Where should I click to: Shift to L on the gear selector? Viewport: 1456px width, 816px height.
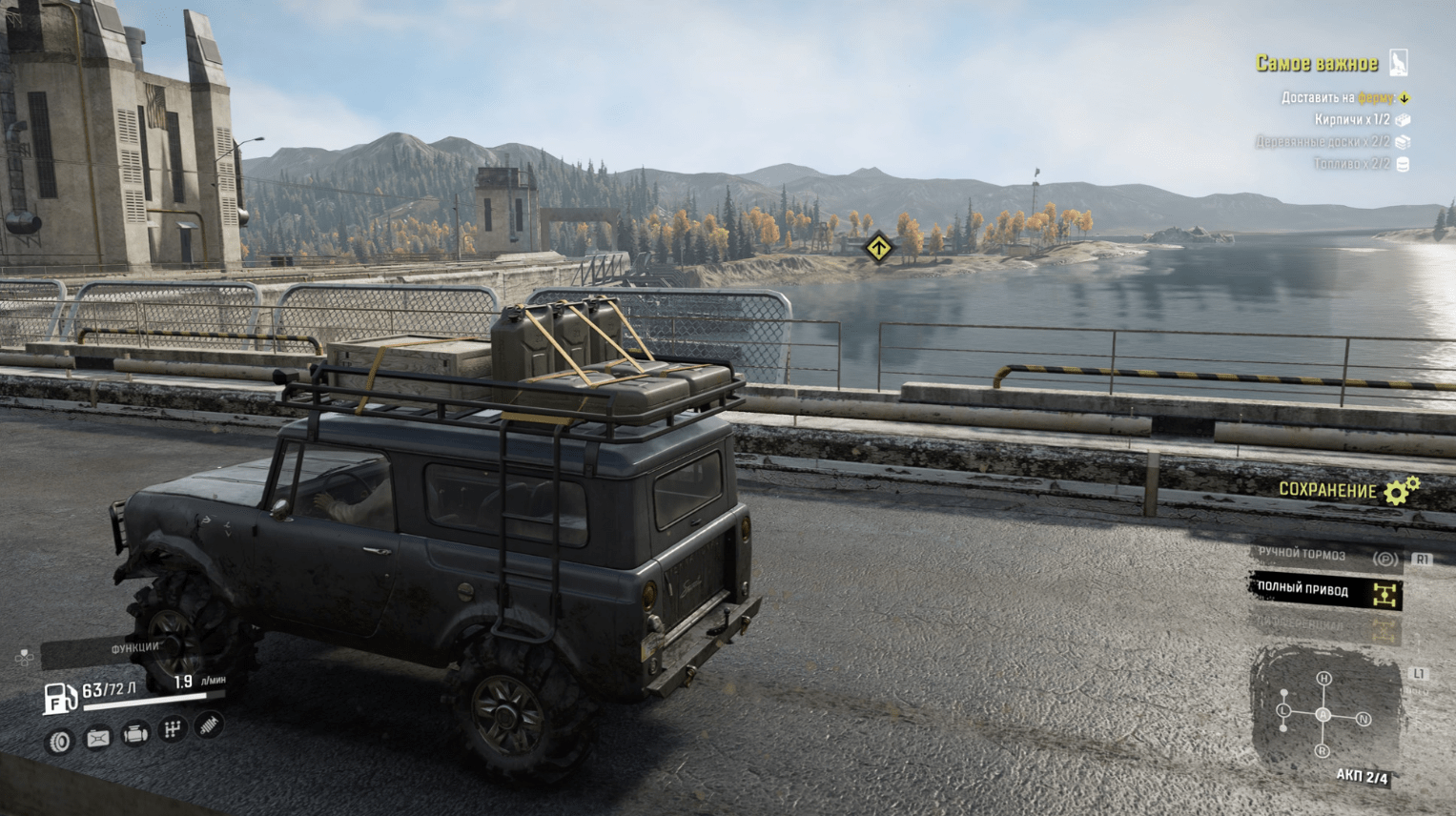1283,711
